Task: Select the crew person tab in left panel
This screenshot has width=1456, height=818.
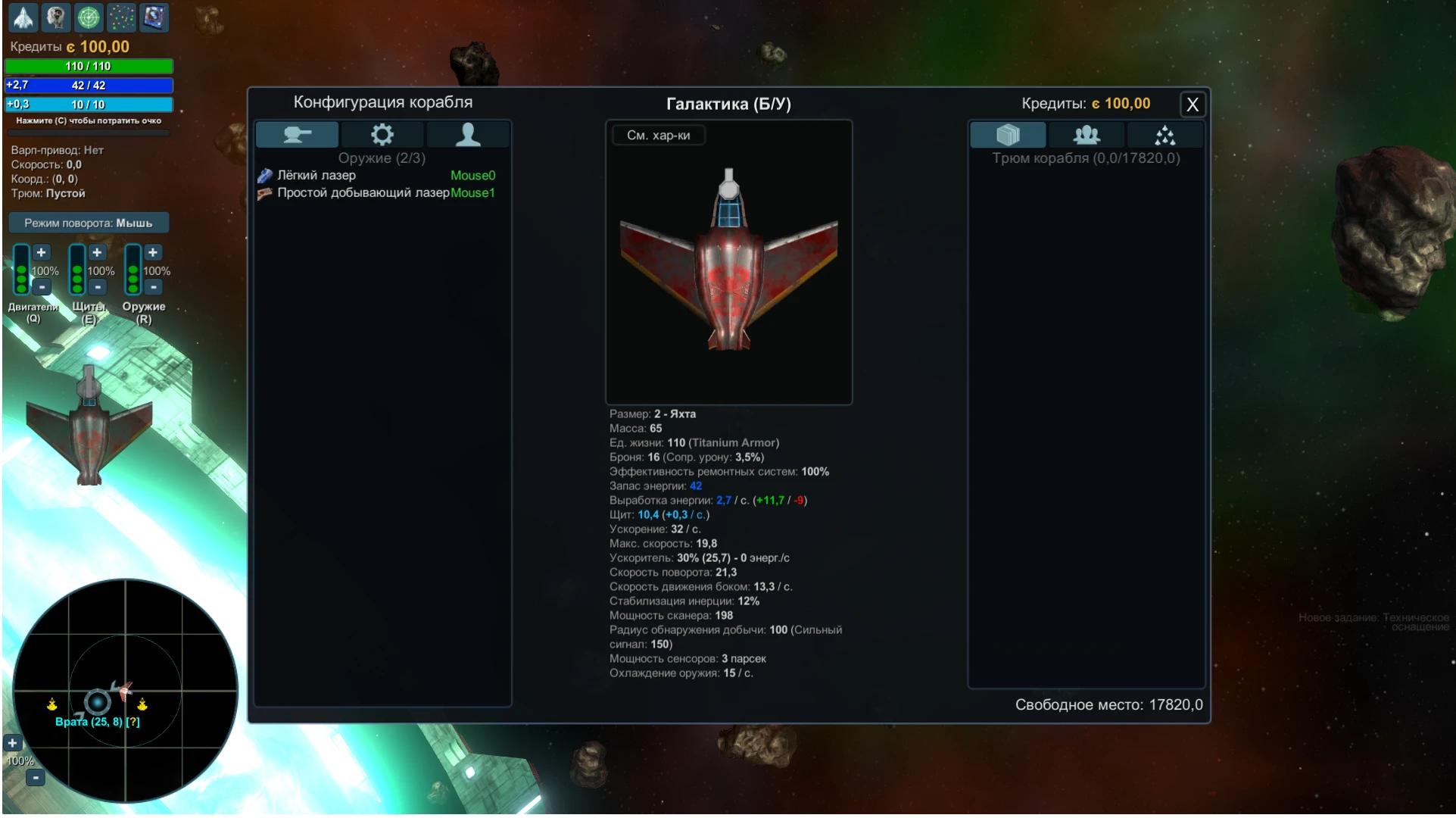Action: (468, 134)
